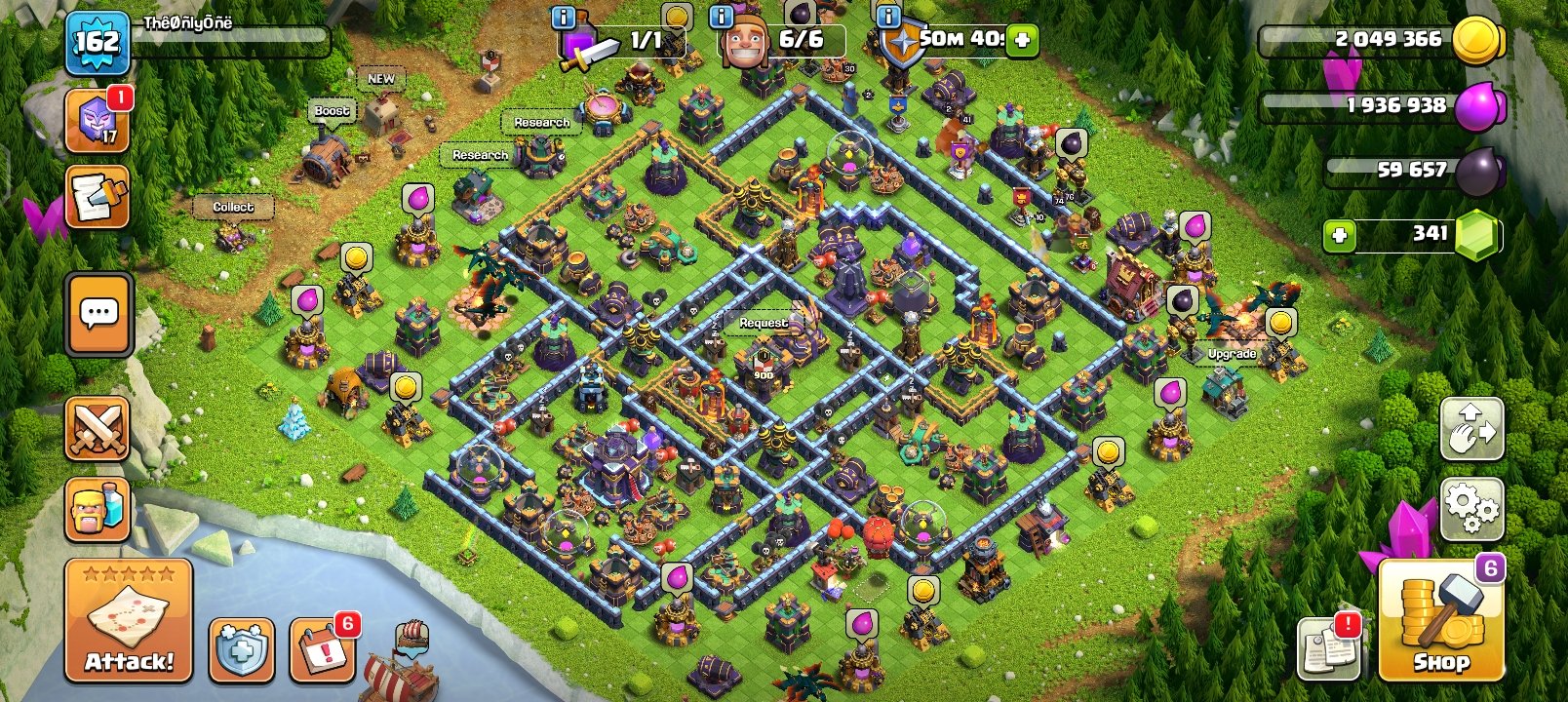The width and height of the screenshot is (1568, 702).
Task: Buy gems with the green plus button
Action: click(1340, 234)
